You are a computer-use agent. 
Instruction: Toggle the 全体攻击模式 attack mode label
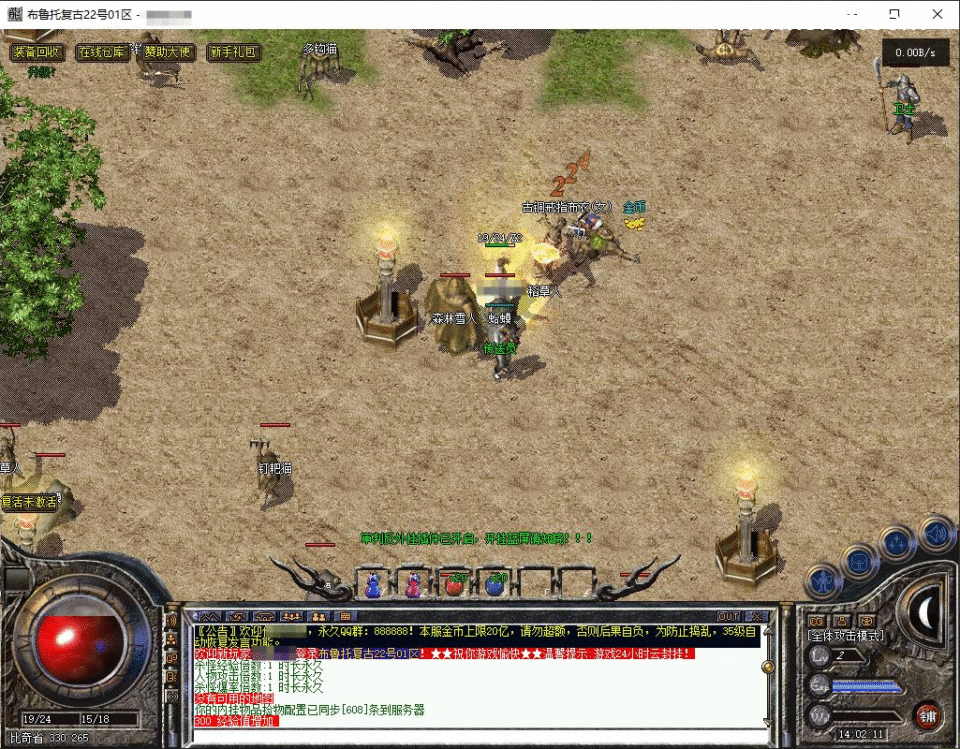(x=845, y=635)
